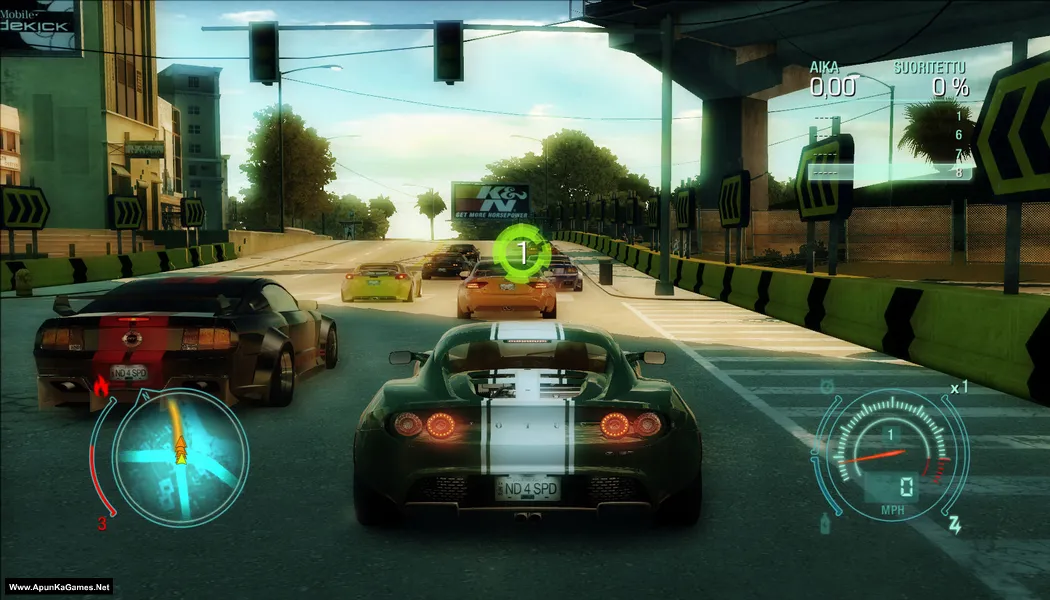1050x600 pixels.
Task: Open the www.ApunKaGames.Net watermark link
Action: point(59,587)
